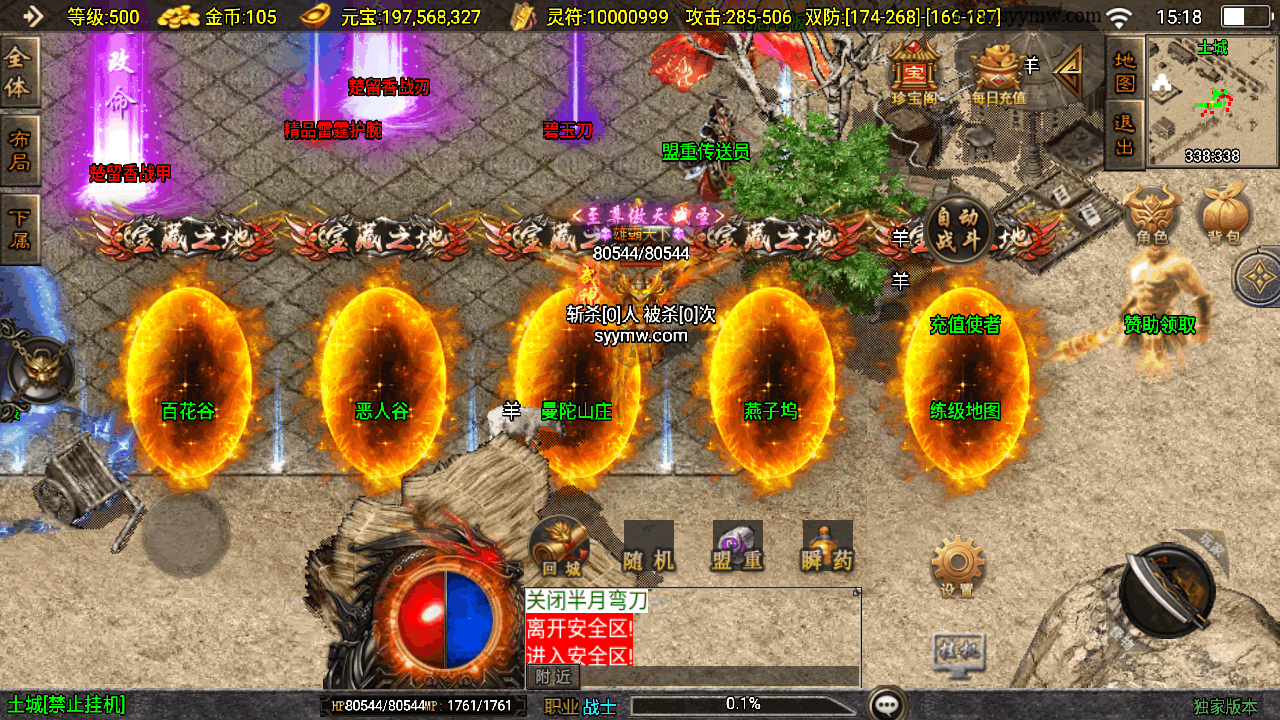Use the 盟重 teleport stone slot
The width and height of the screenshot is (1280, 720).
coord(738,547)
